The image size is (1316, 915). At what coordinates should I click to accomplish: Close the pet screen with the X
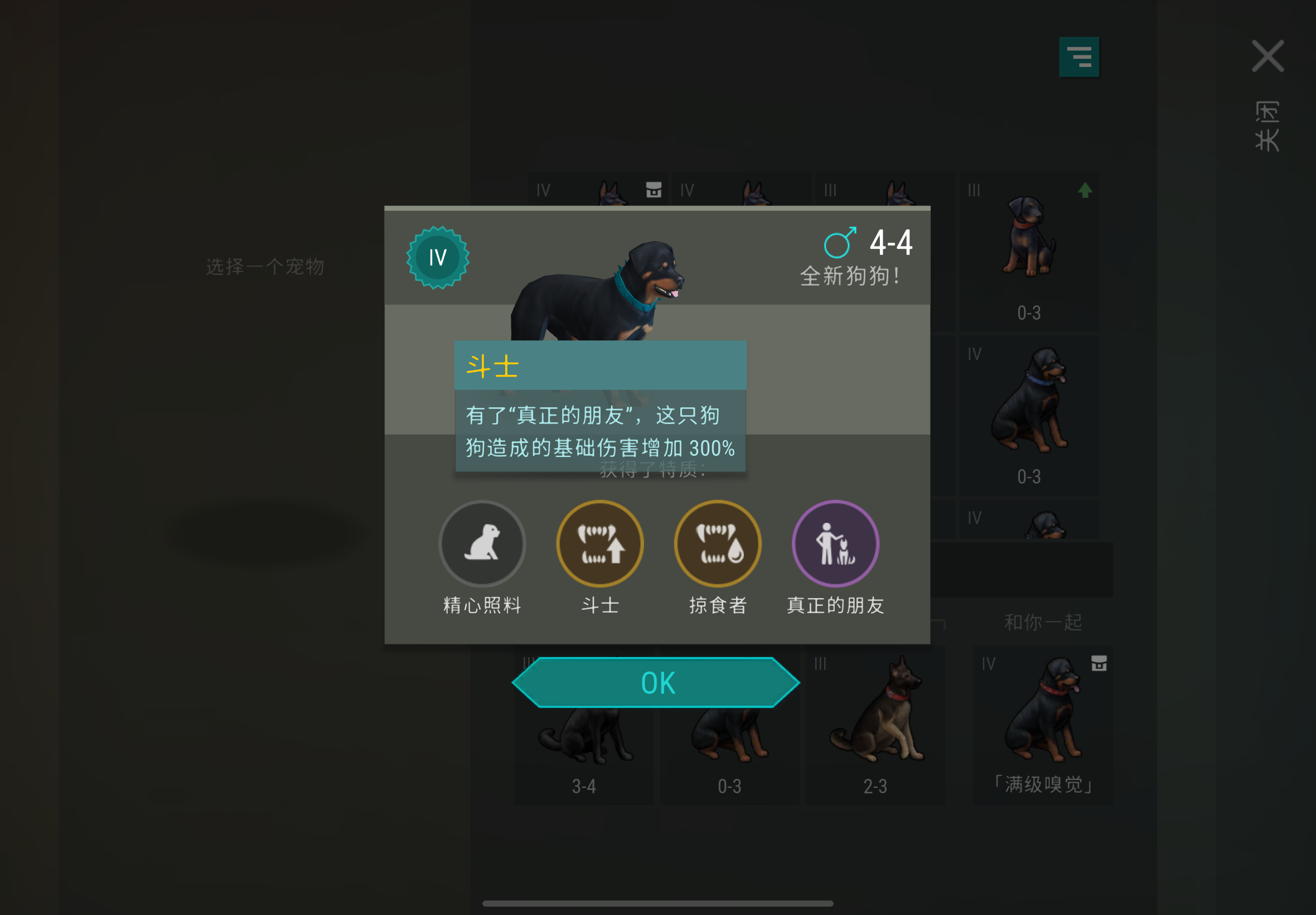(1268, 55)
